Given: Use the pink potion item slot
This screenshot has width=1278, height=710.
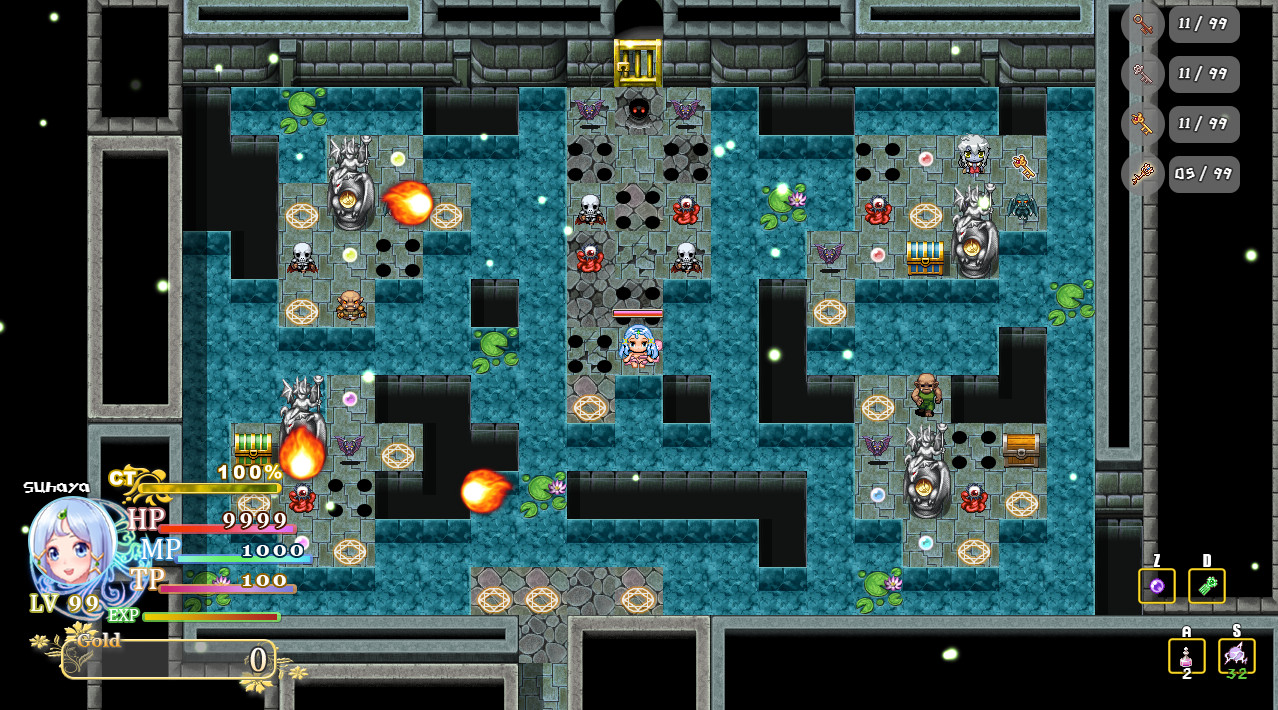Looking at the screenshot, I should tap(1186, 656).
